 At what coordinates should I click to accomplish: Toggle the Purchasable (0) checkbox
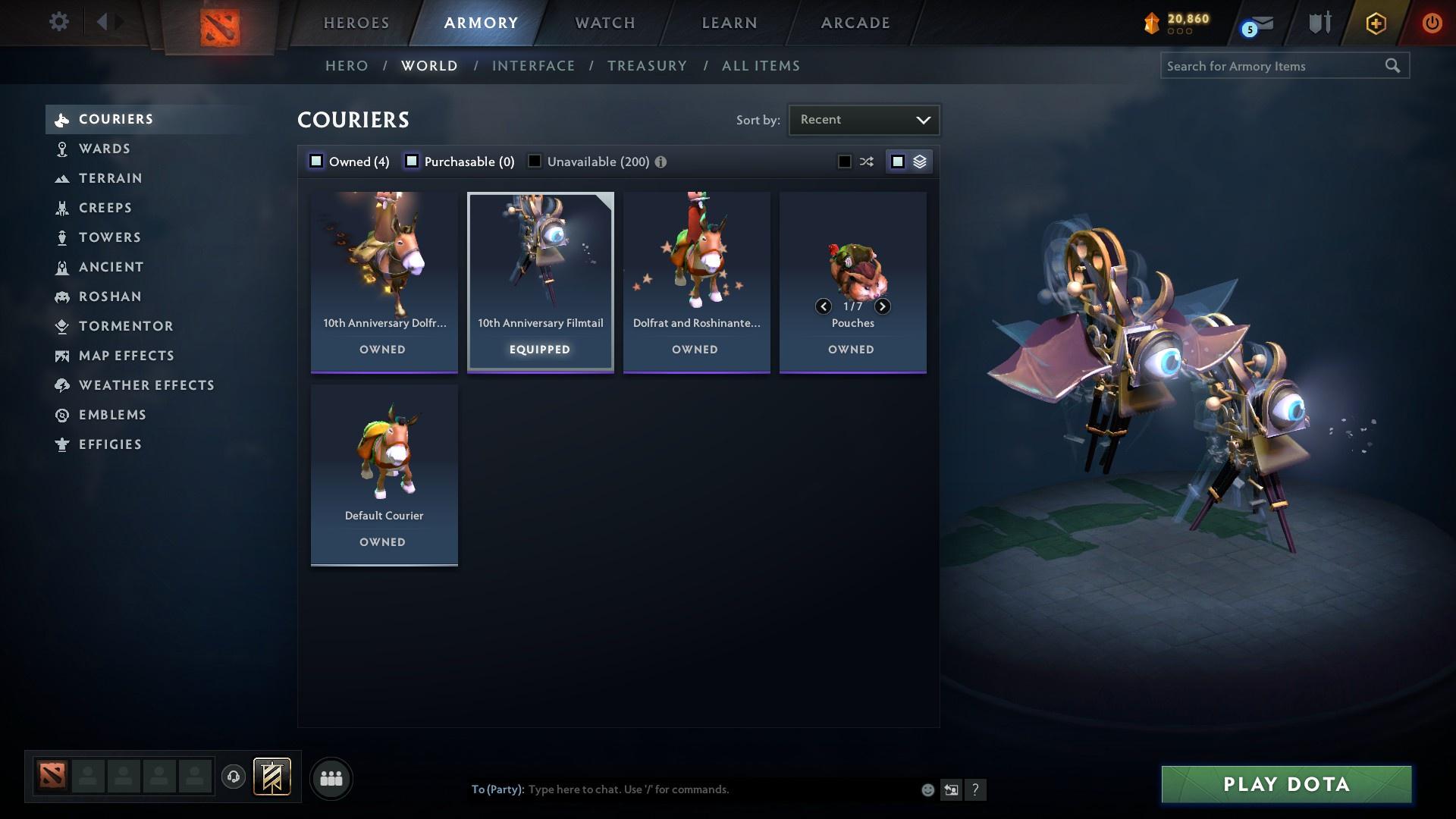pyautogui.click(x=412, y=161)
